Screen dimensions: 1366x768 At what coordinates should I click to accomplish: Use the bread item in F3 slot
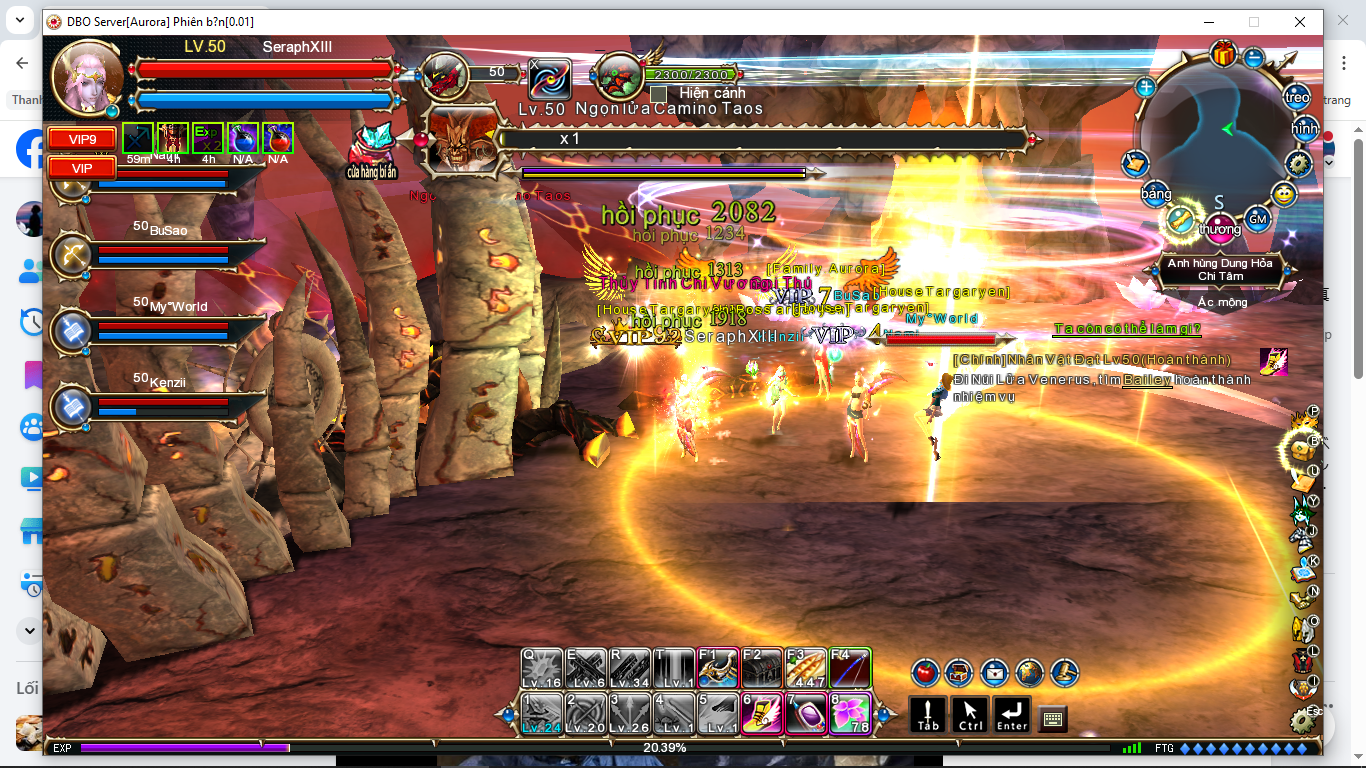tap(805, 667)
